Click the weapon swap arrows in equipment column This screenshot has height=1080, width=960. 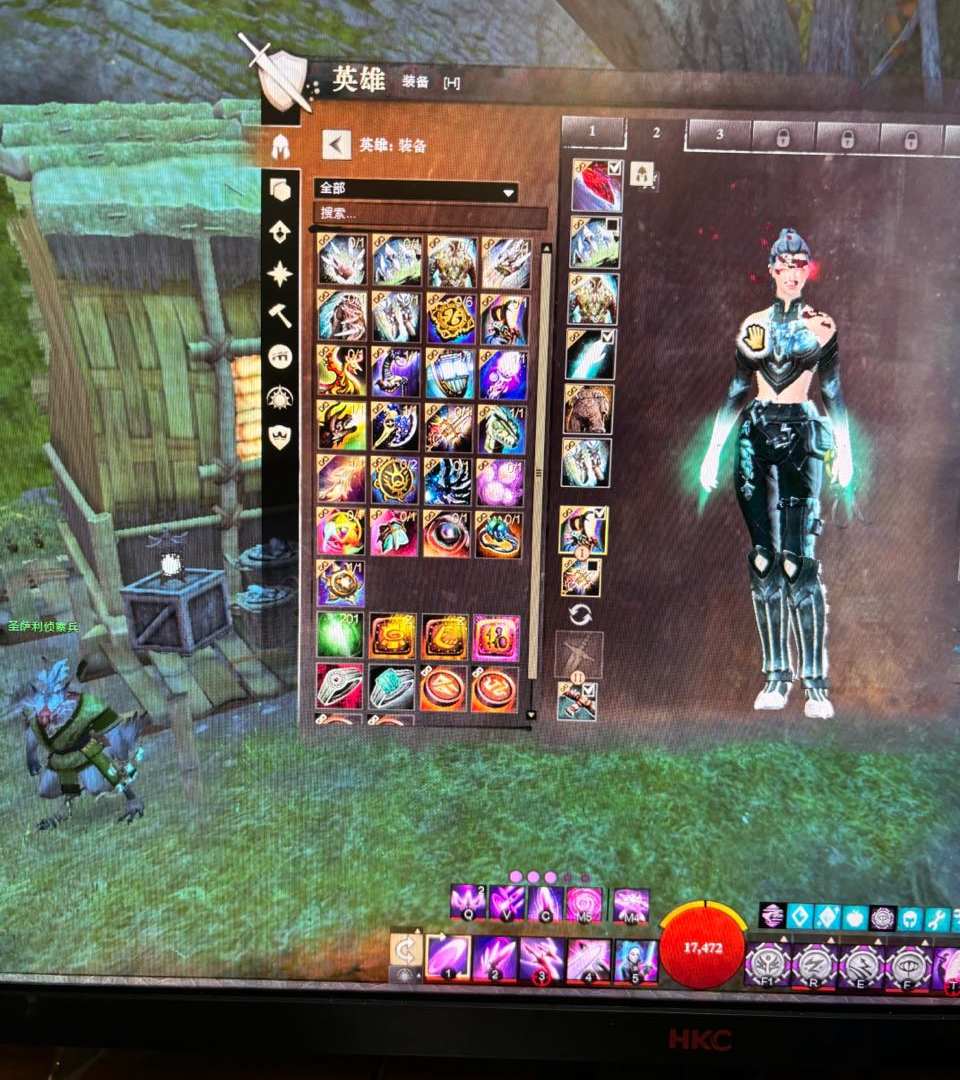point(578,613)
